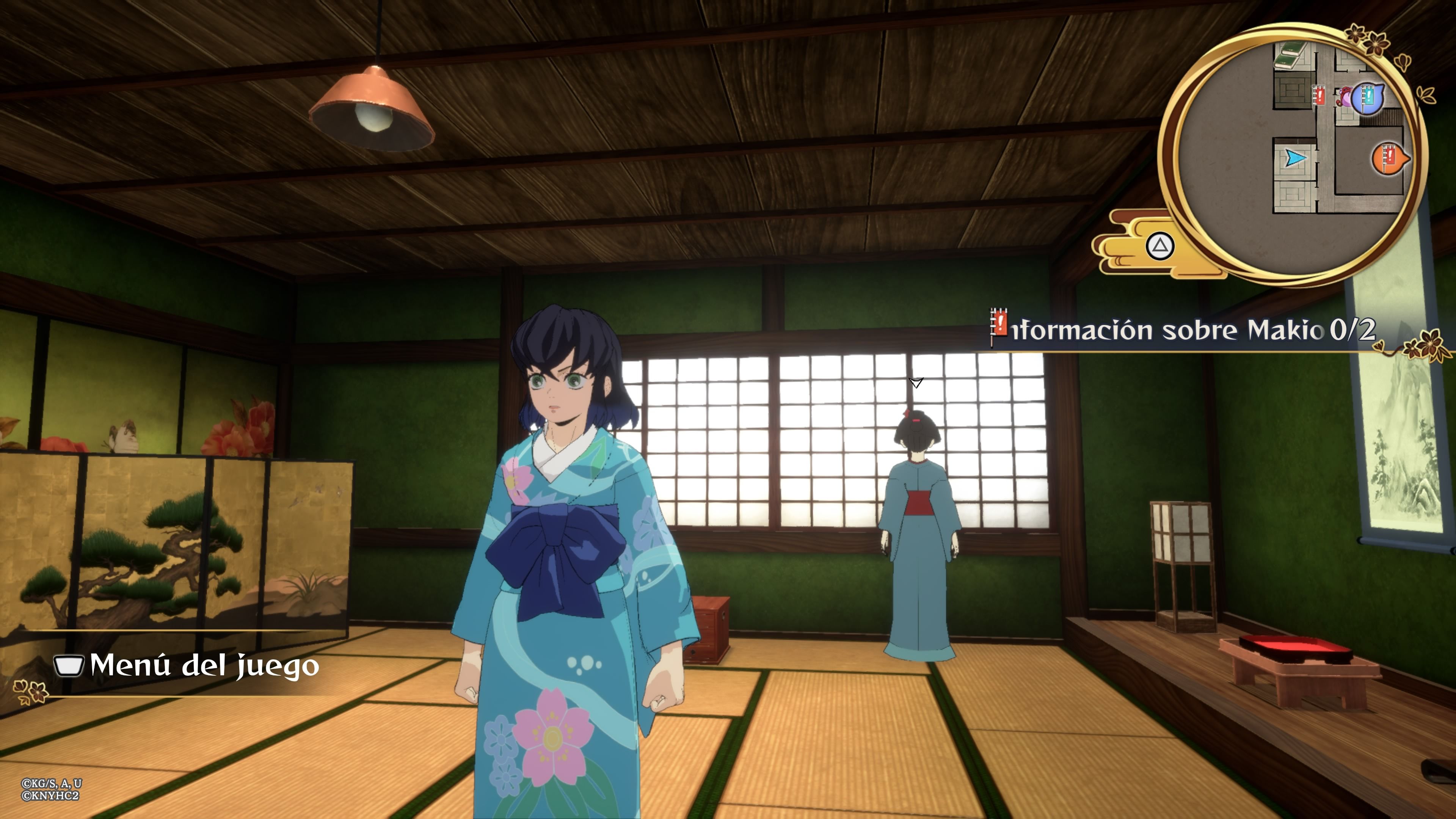Click the blue speech-bubble quest marker on the minimap
1456x819 pixels.
(1368, 98)
